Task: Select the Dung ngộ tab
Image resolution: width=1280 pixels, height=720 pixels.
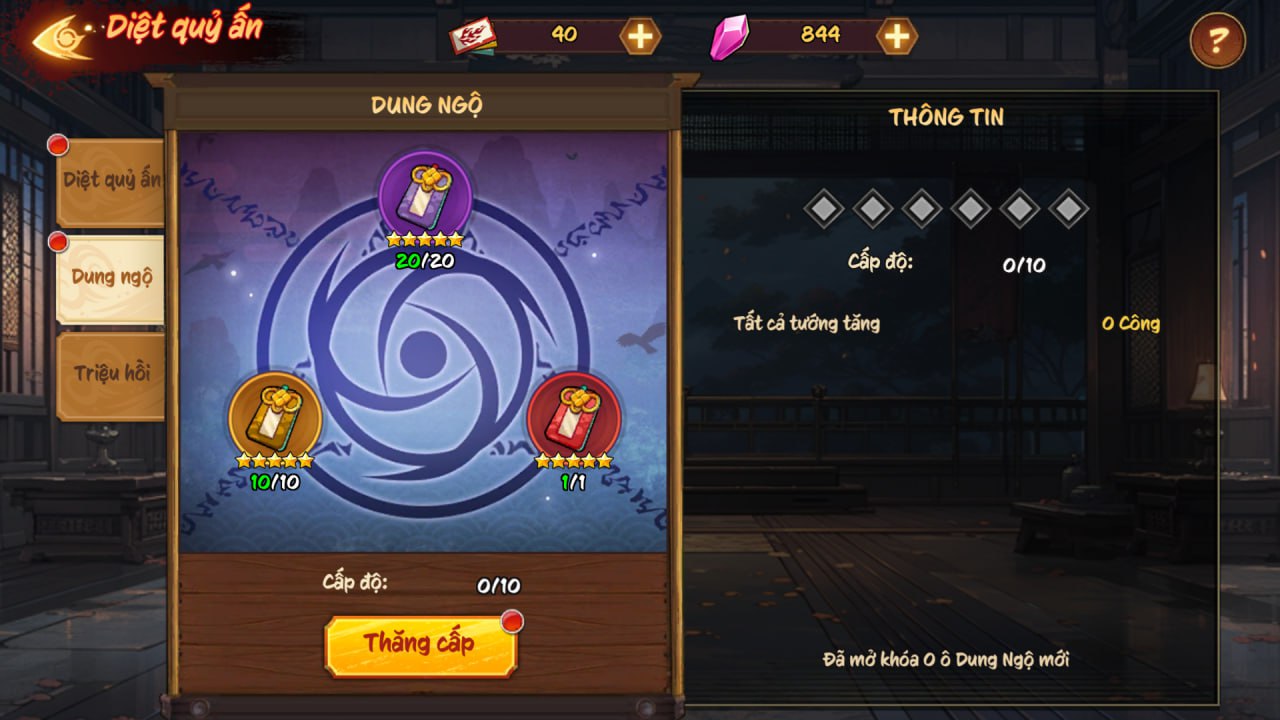Action: 111,278
